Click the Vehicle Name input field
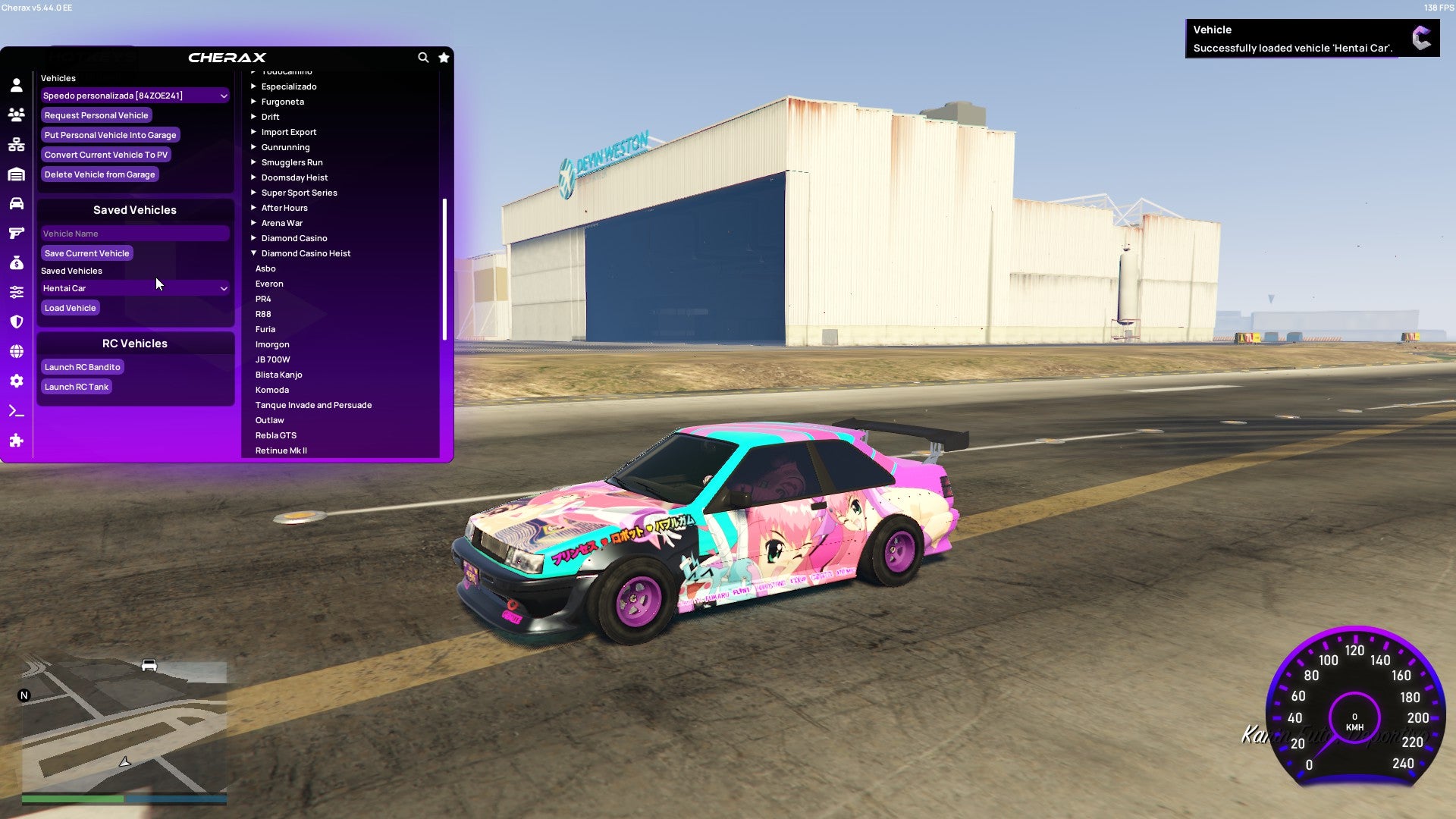This screenshot has height=819, width=1456. pos(135,234)
